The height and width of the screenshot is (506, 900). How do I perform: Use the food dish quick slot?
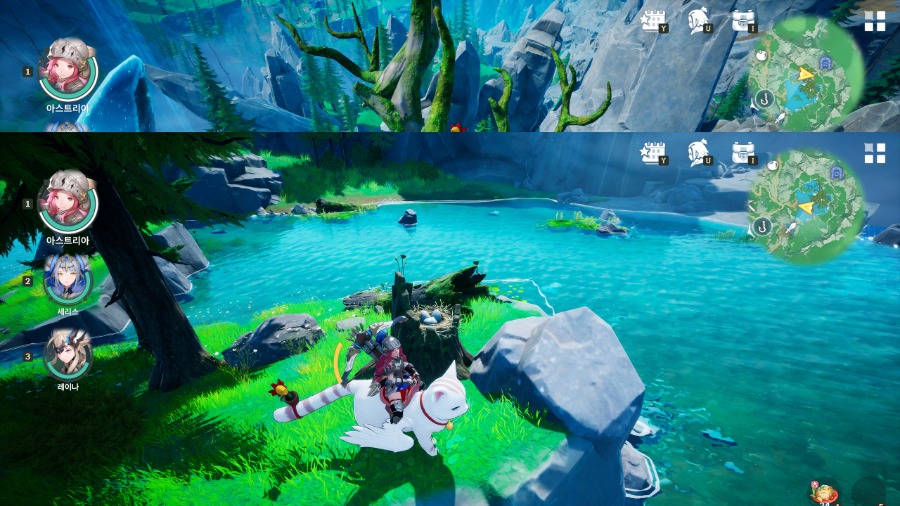826,492
